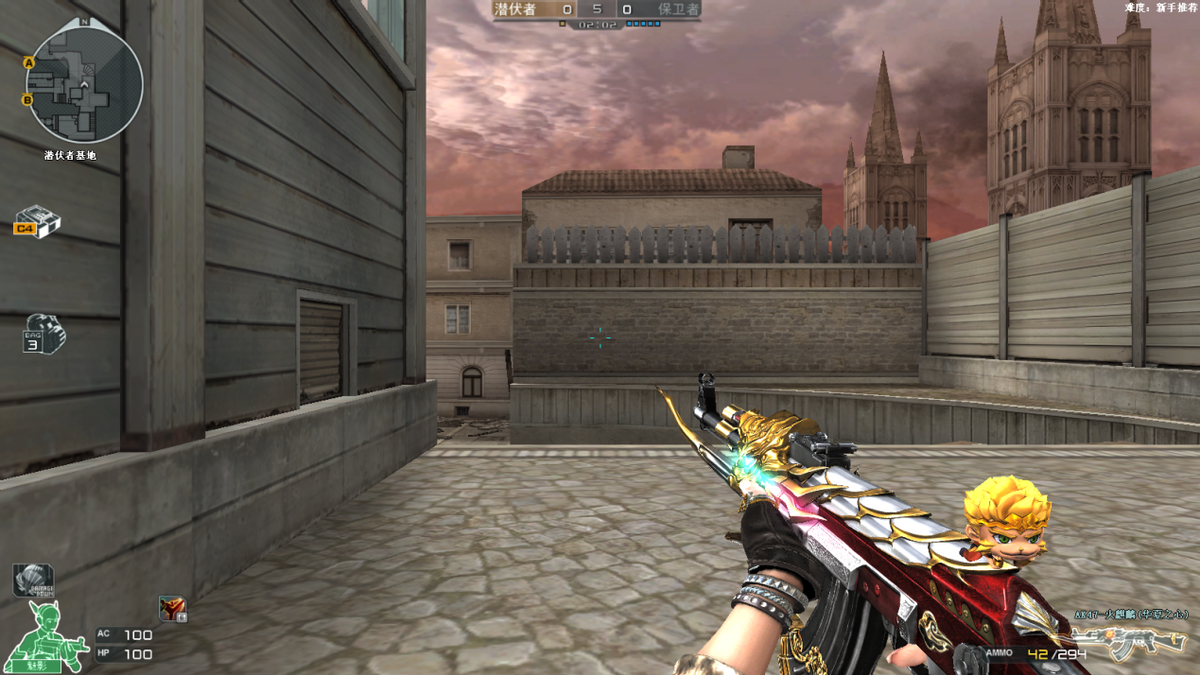Select the bomb site A marker on minimap
This screenshot has height=675, width=1200.
pos(29,63)
